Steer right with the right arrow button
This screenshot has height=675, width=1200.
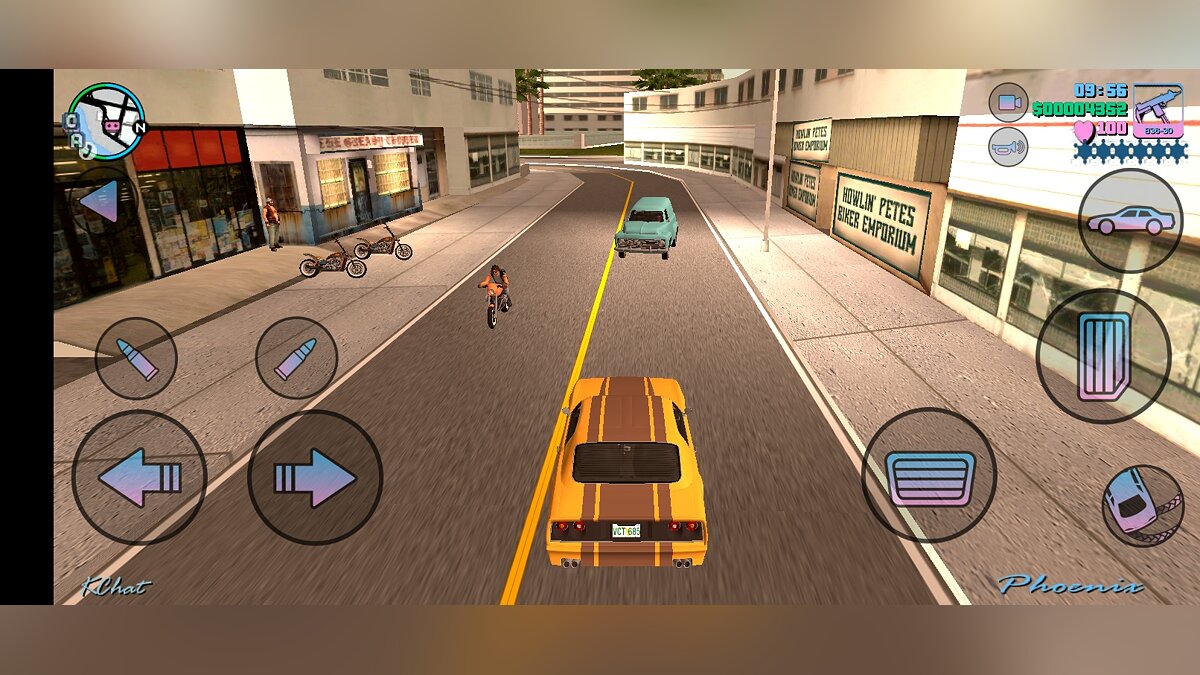click(x=315, y=477)
